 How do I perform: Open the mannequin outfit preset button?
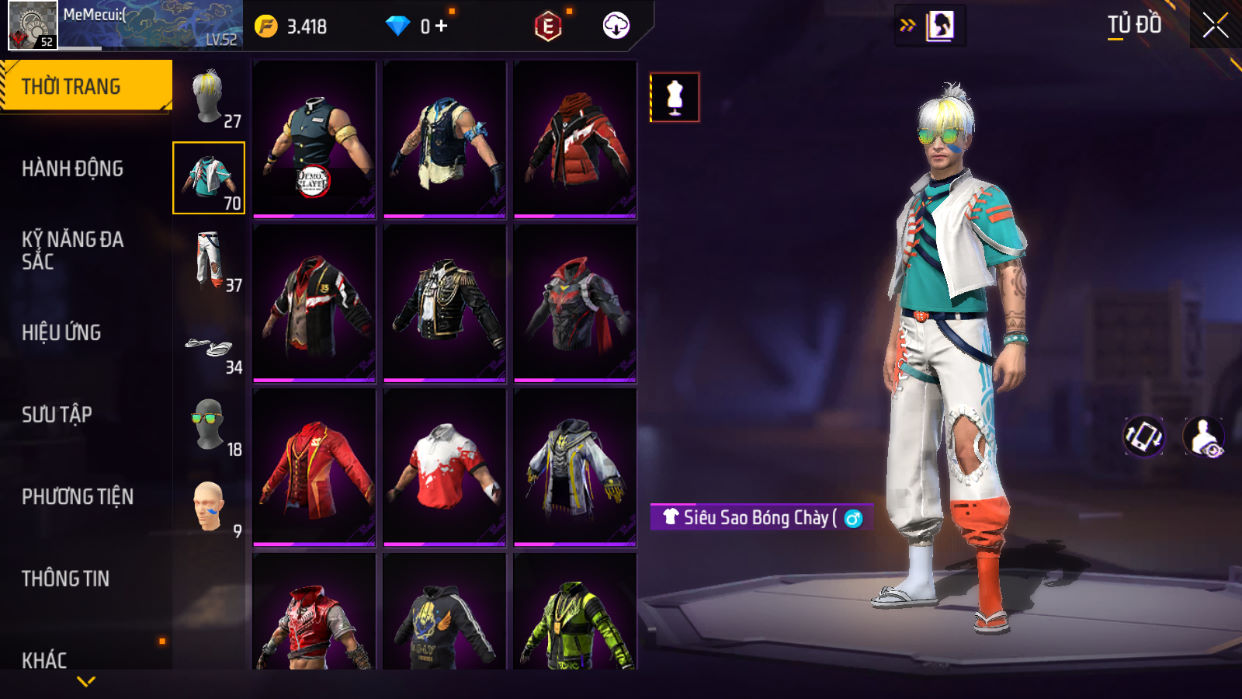click(675, 97)
